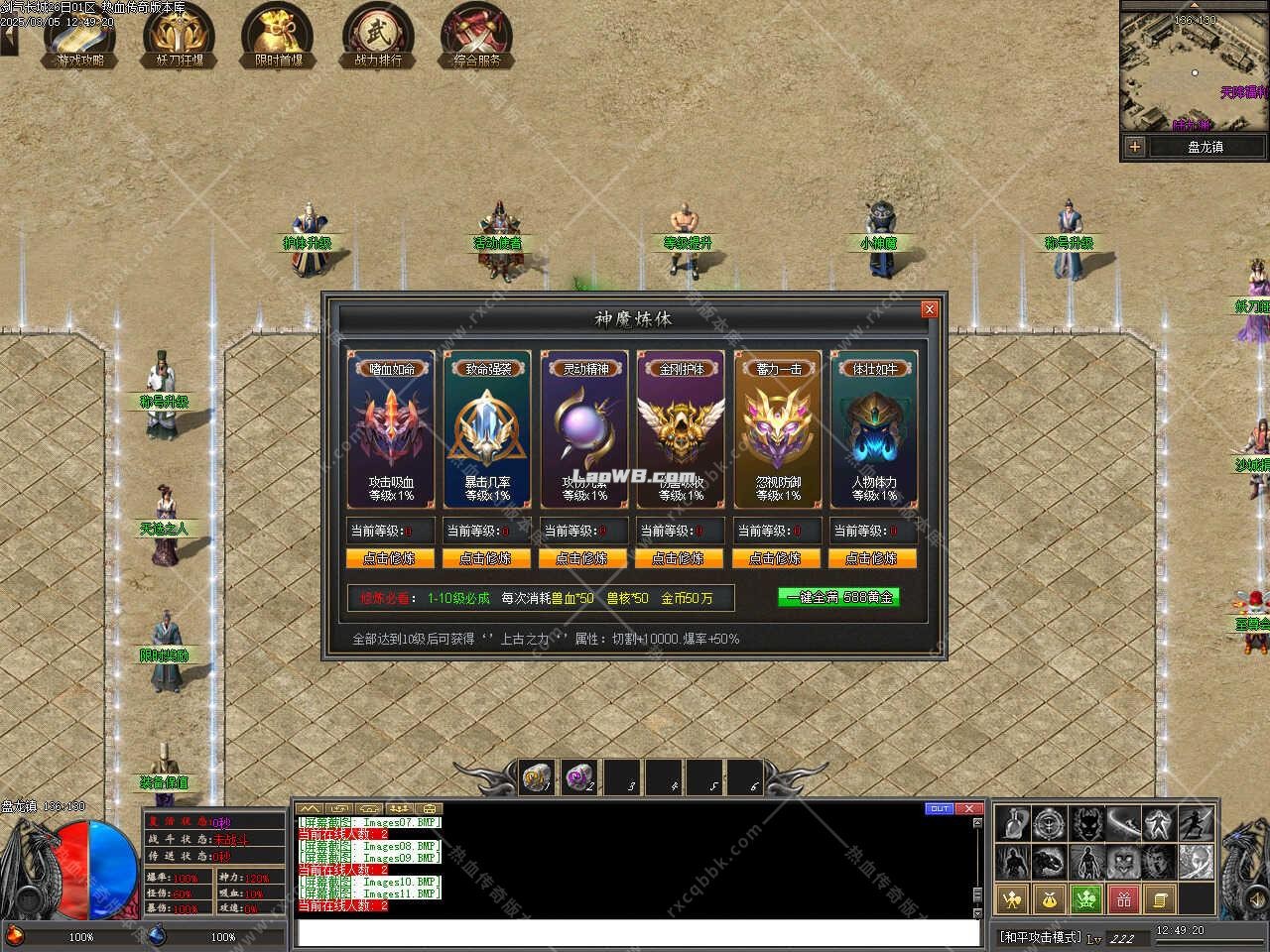Open the 妖刀狂爆 top menu icon
The width and height of the screenshot is (1270, 952).
click(x=180, y=36)
